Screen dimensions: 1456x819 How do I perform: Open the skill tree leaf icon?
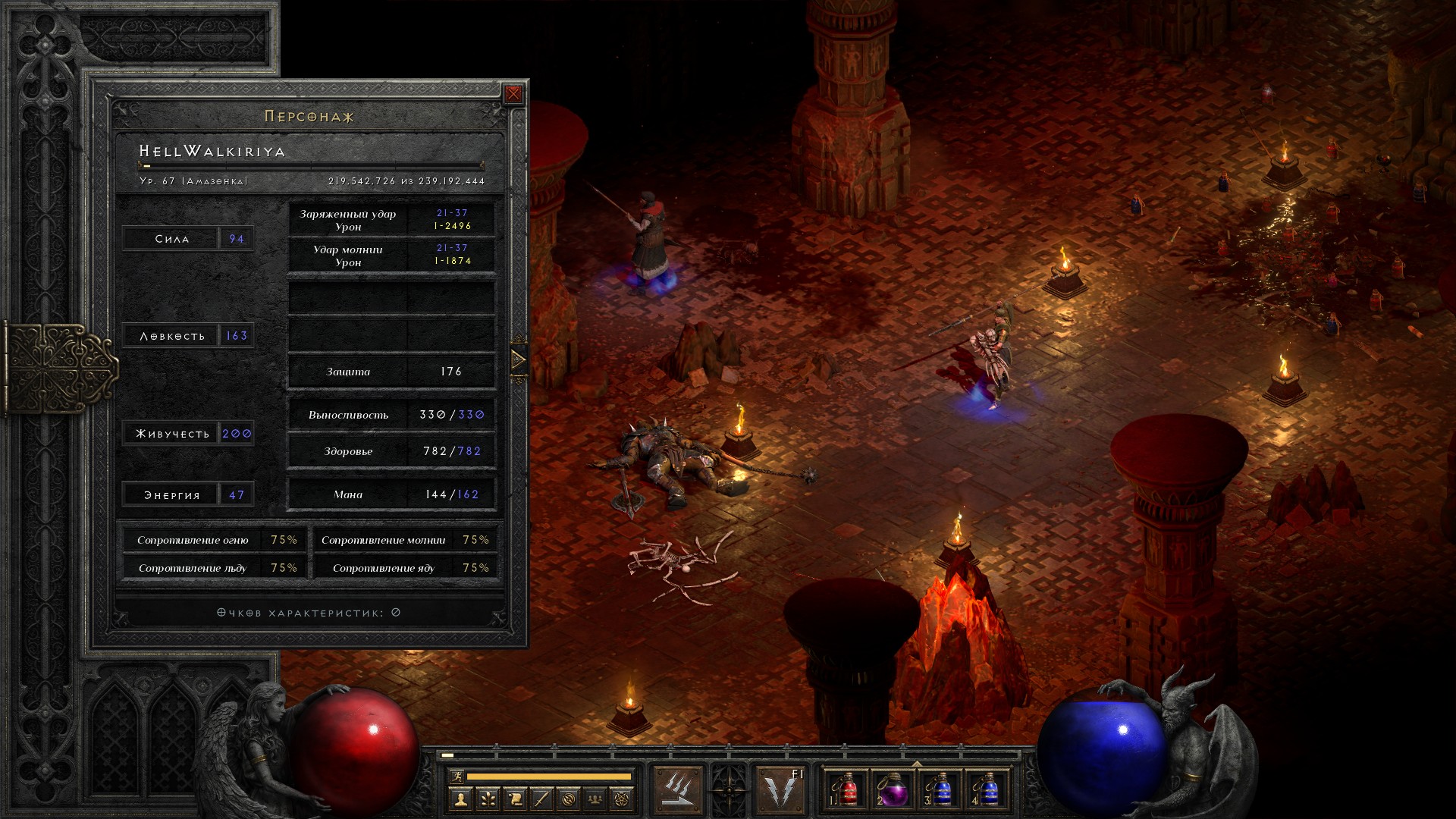click(487, 799)
